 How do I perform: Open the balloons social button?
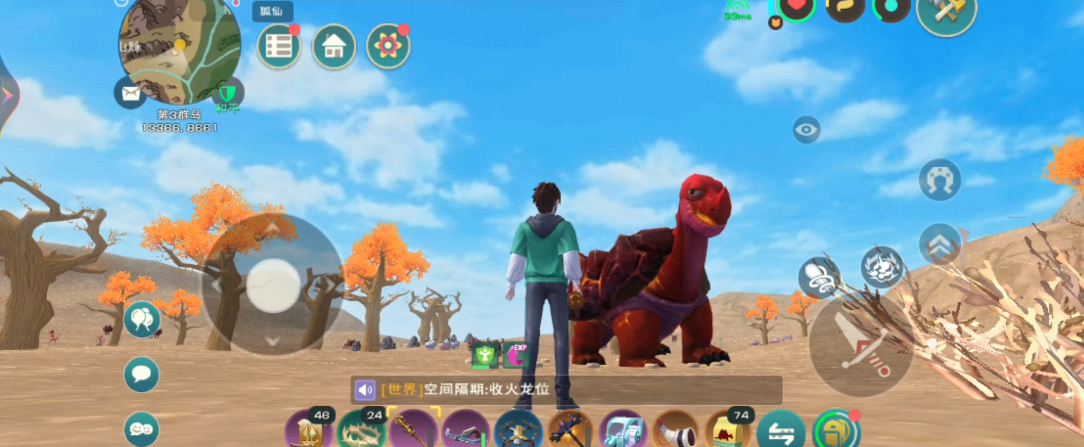141,319
